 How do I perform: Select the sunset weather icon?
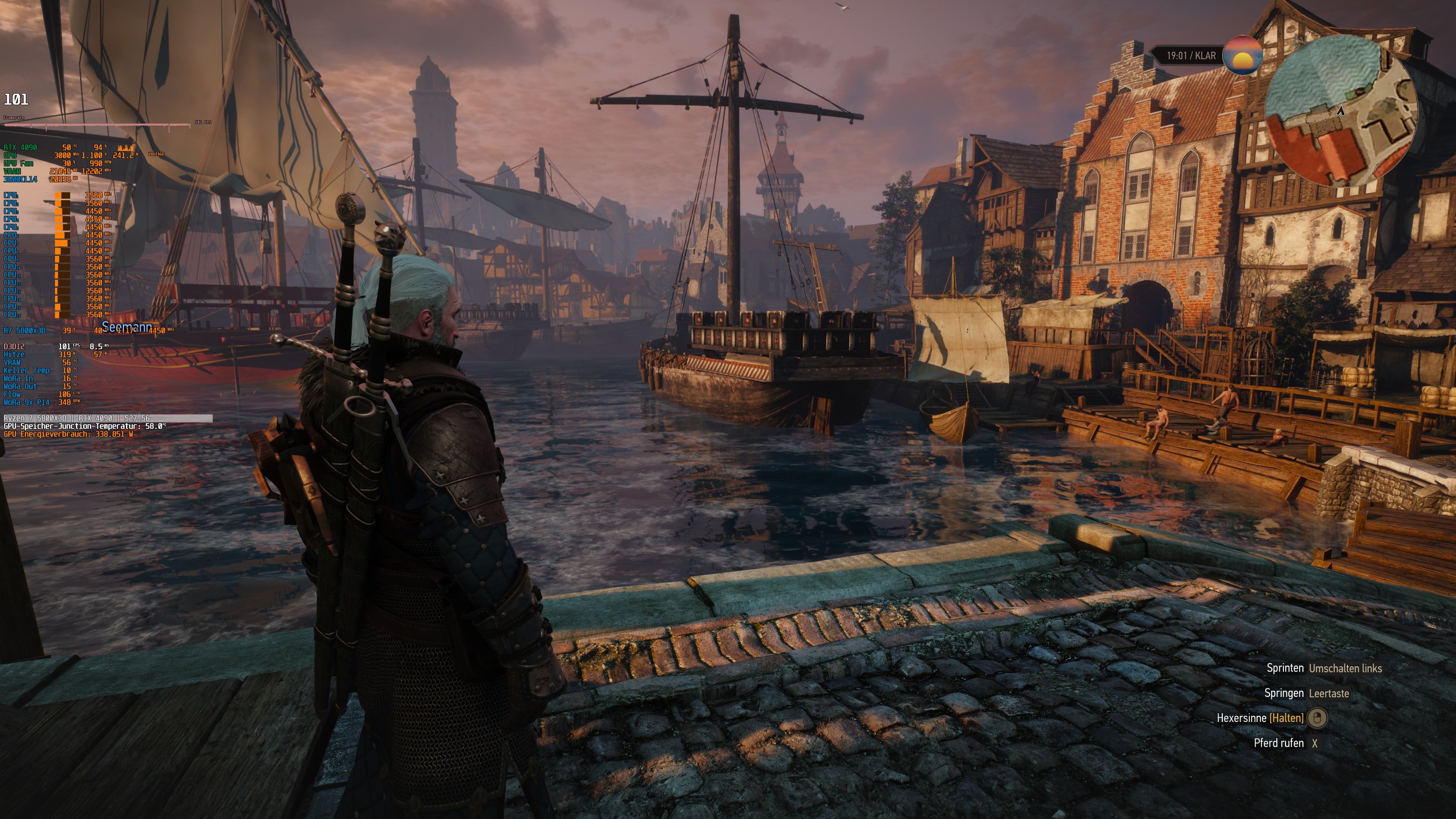click(1243, 55)
